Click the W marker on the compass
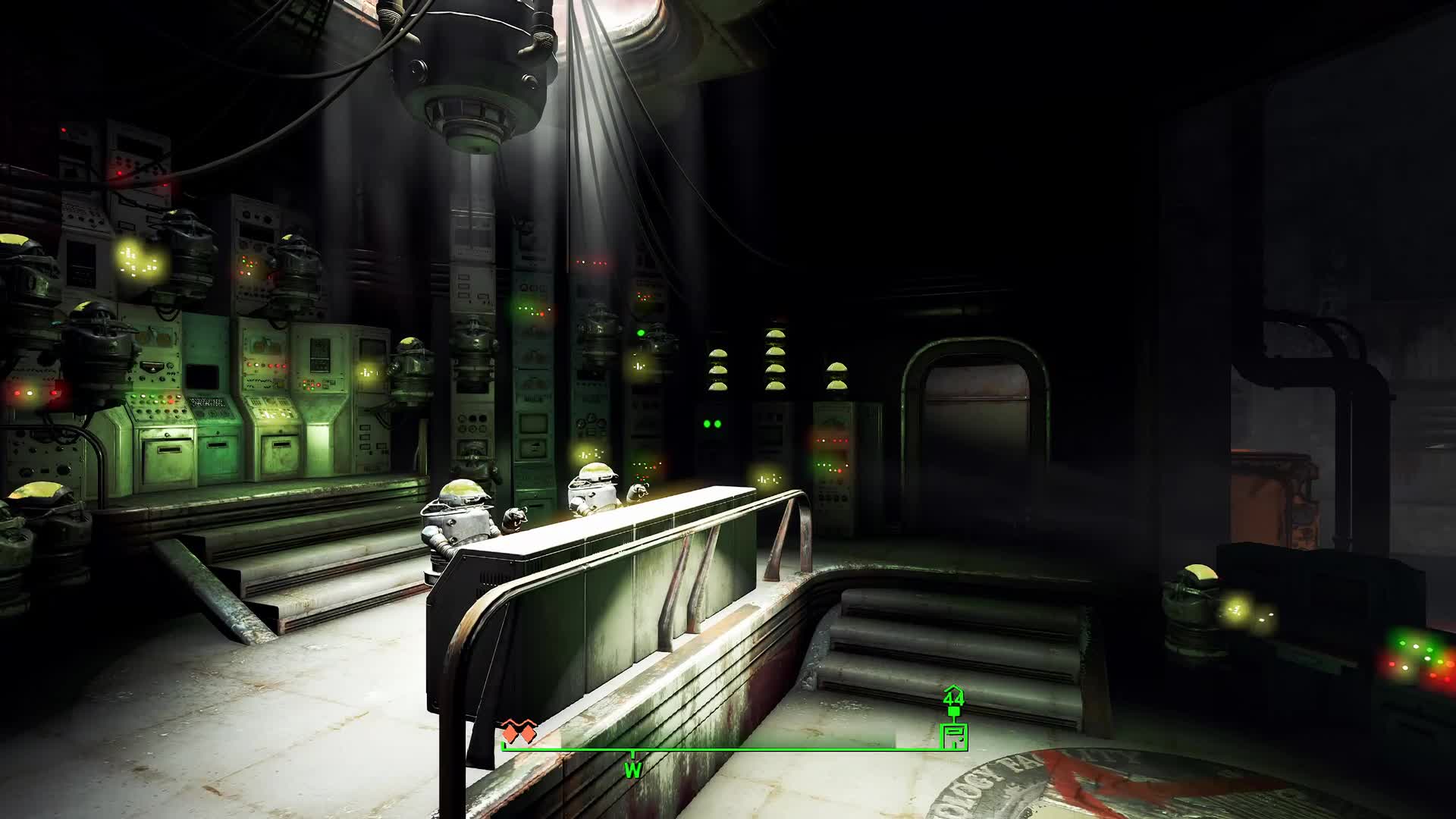Screen dimensions: 1456x819 coord(633,768)
